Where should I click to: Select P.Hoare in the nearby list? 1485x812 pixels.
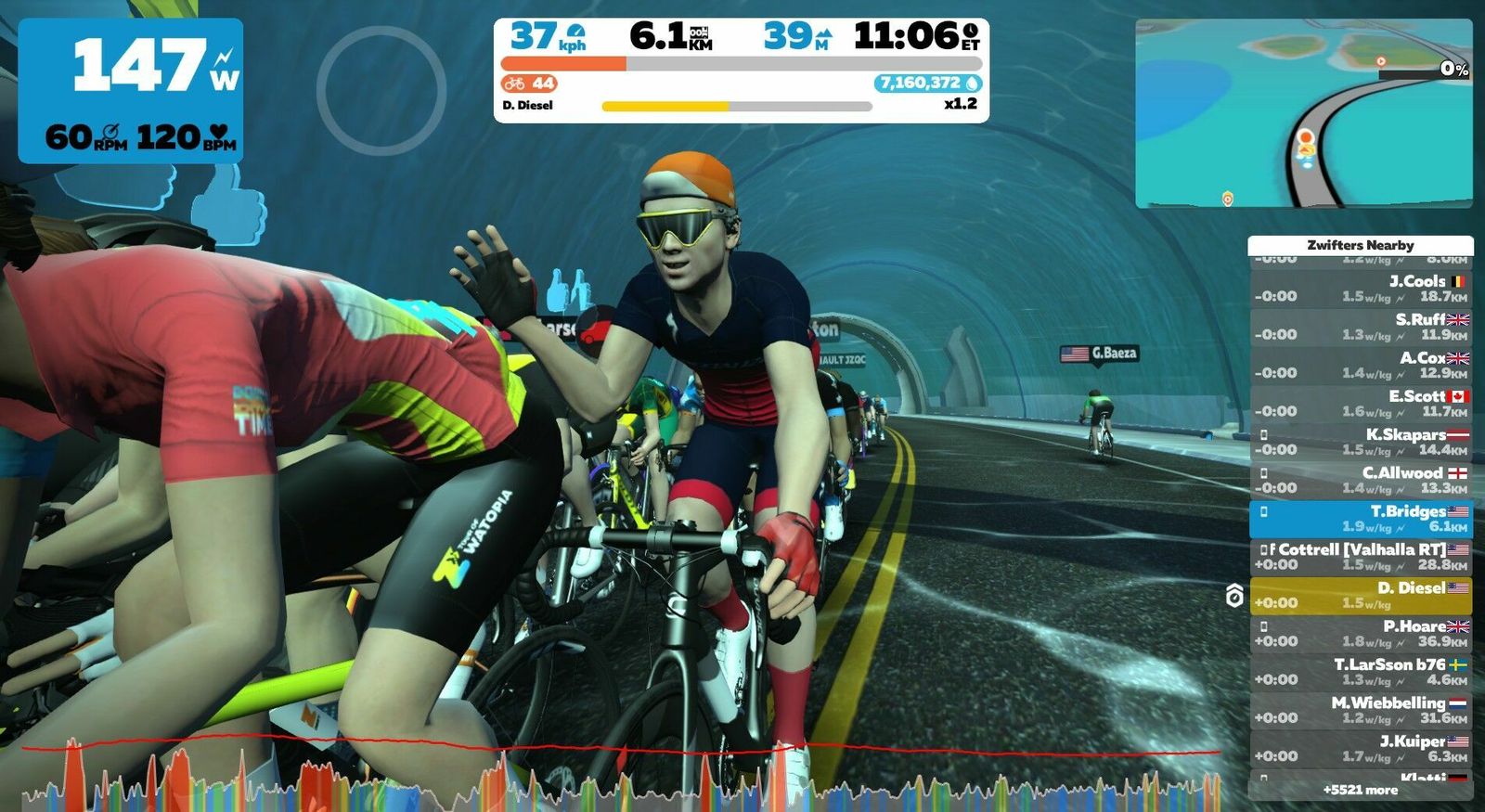pos(1361,634)
